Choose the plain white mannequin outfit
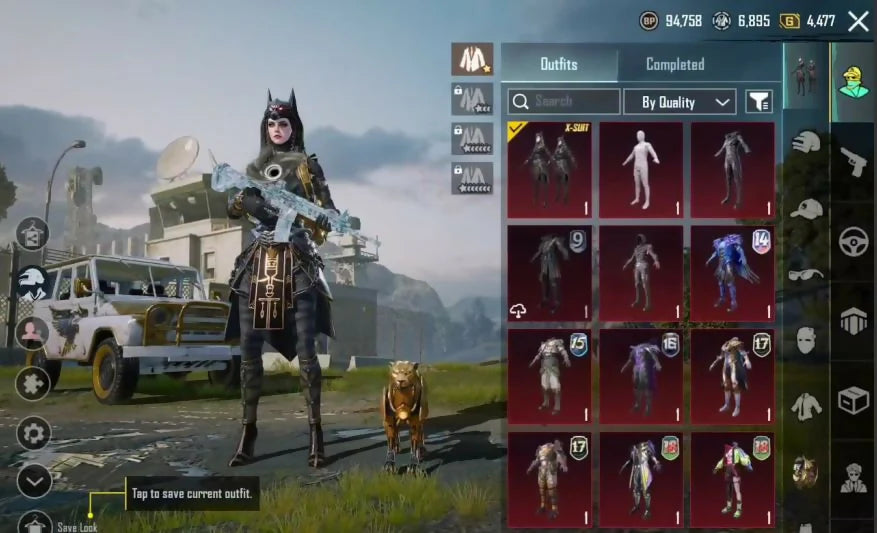The image size is (877, 533). tap(641, 169)
